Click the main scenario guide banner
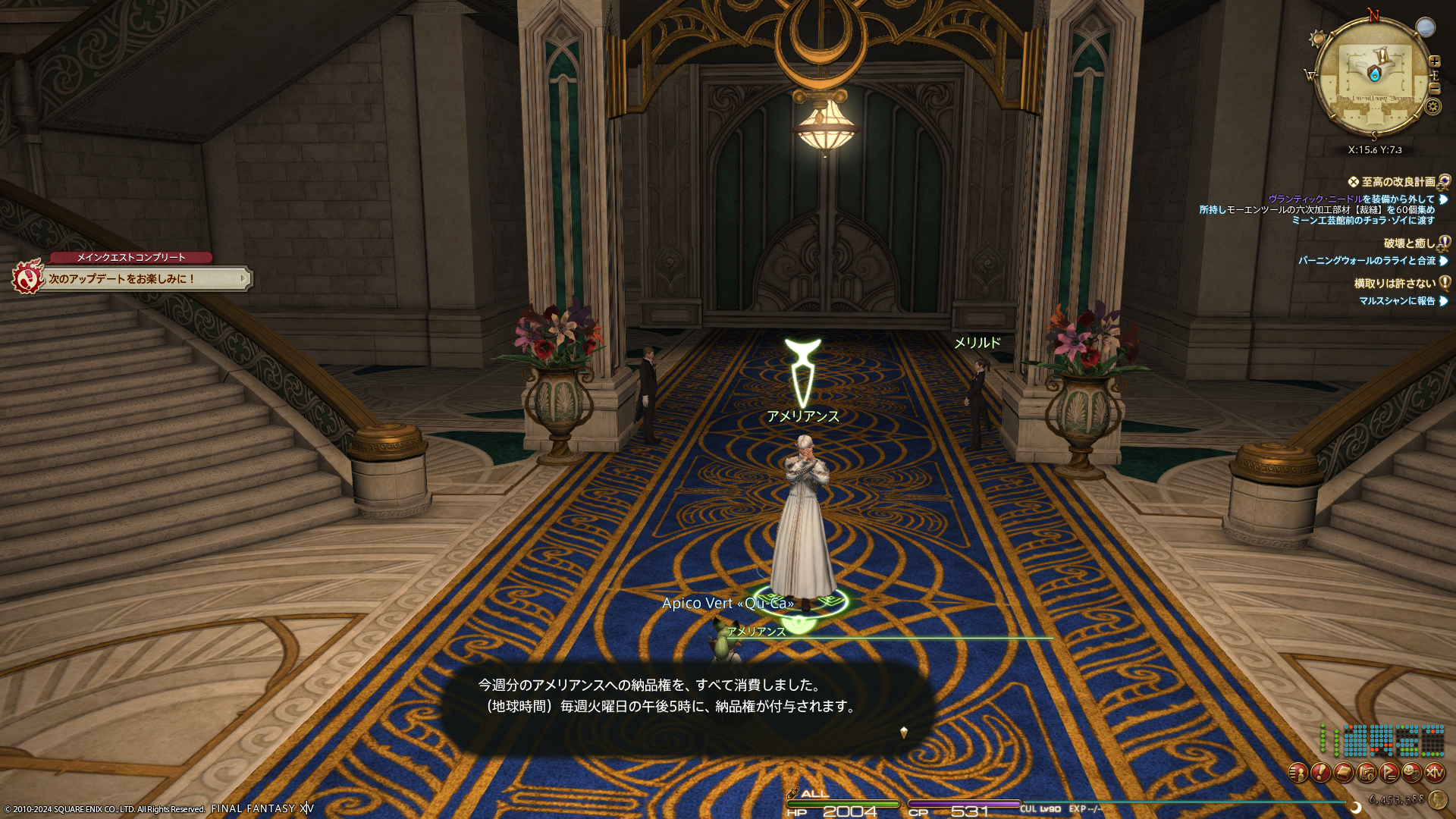 coord(144,279)
